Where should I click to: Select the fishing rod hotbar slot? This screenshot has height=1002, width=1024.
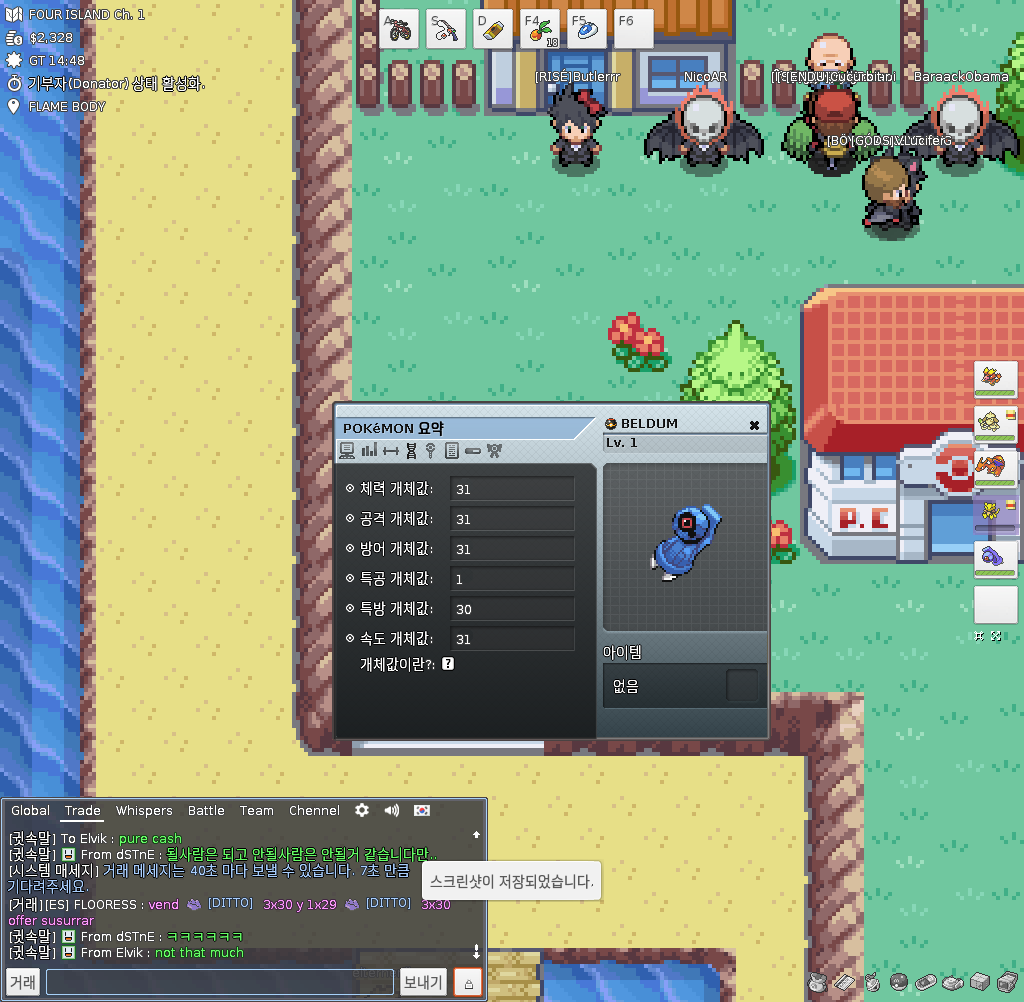coord(446,29)
